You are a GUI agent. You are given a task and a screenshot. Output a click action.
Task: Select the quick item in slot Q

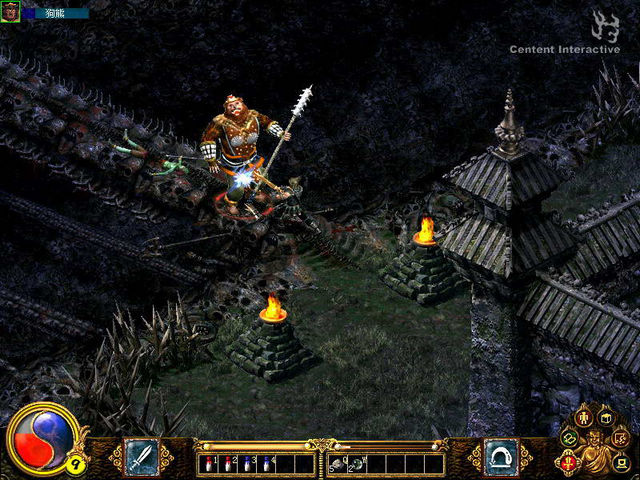click(338, 464)
